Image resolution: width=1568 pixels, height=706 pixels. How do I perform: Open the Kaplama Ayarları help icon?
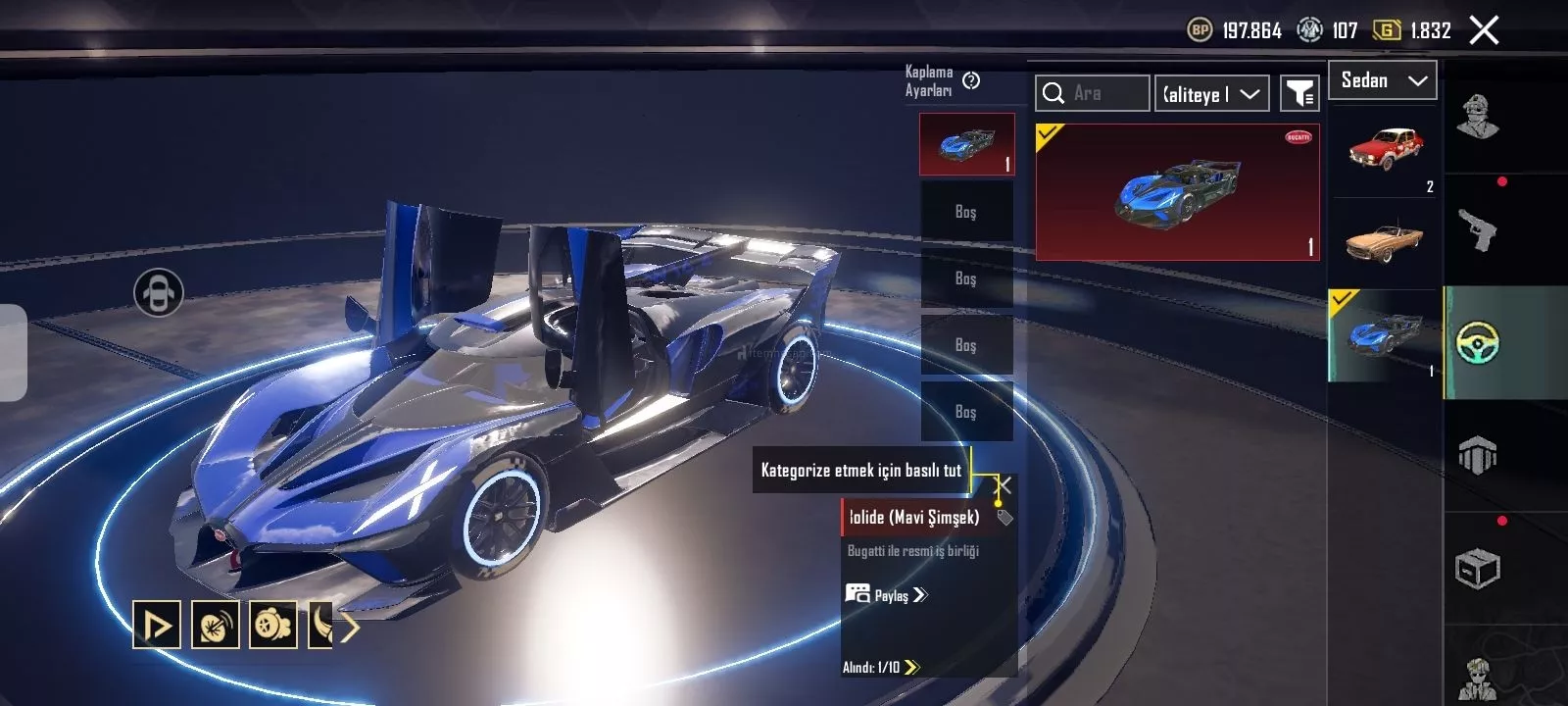point(971,80)
